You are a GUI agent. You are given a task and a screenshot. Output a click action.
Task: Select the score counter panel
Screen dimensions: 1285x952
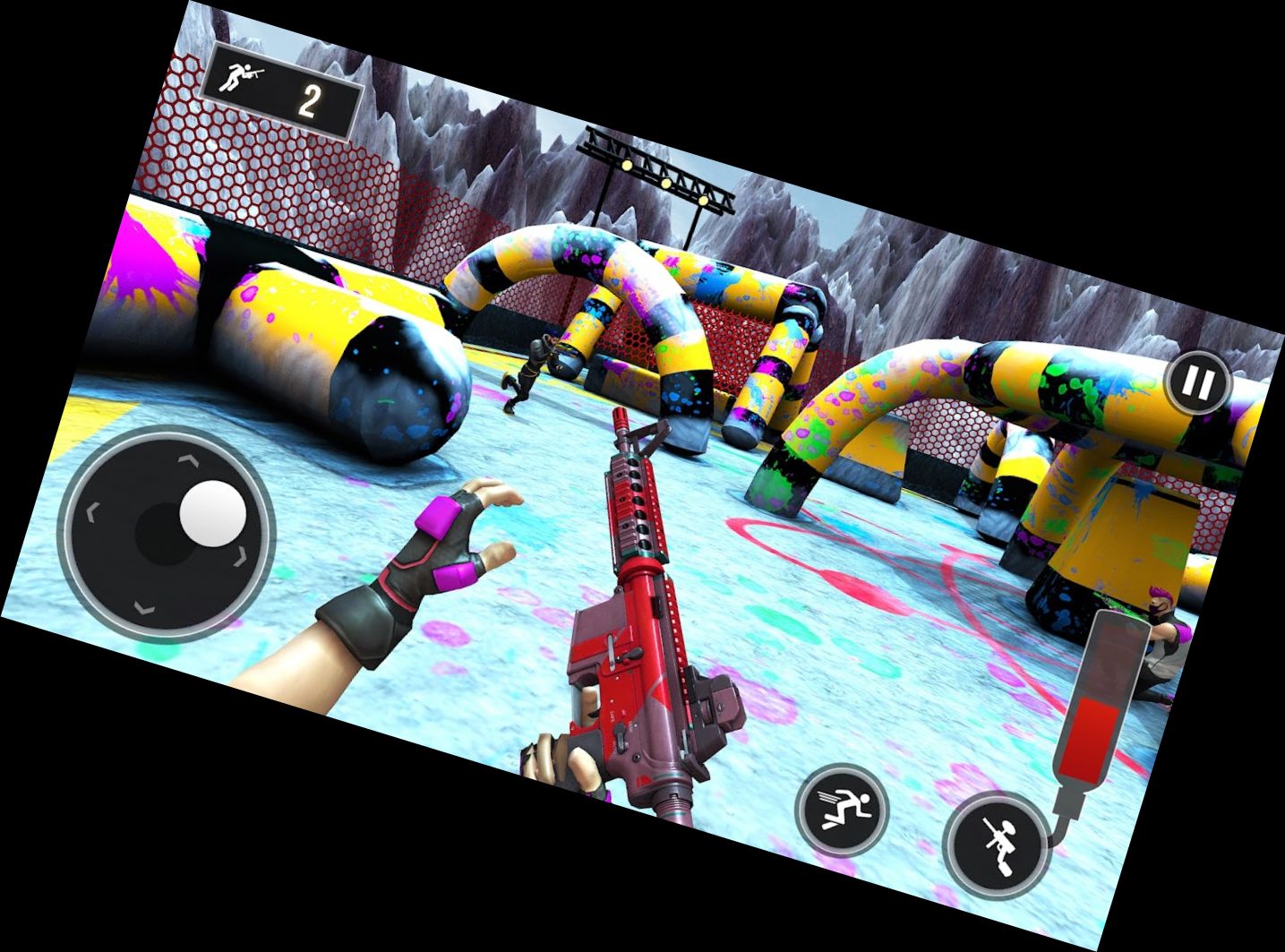(x=281, y=85)
